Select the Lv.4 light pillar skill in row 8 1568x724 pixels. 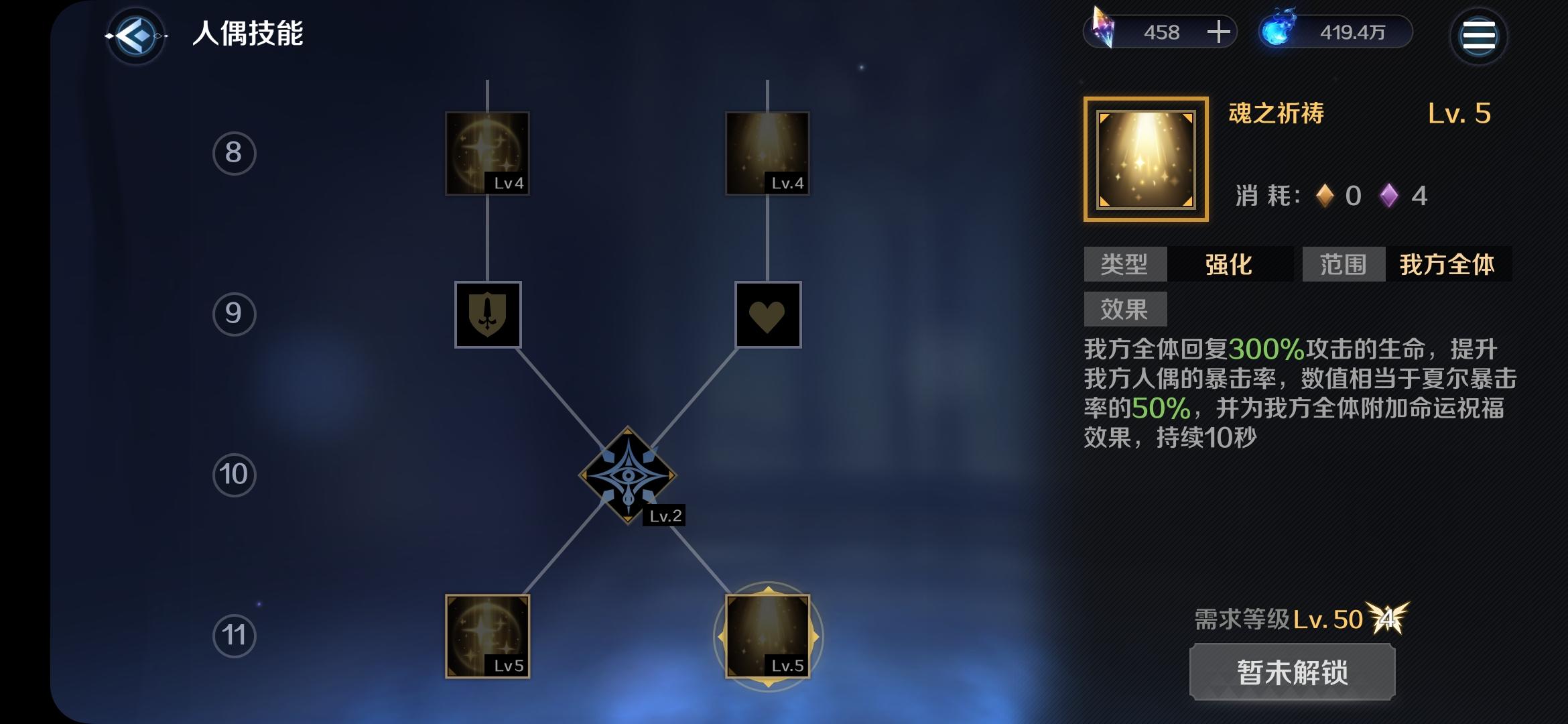pyautogui.click(x=767, y=153)
